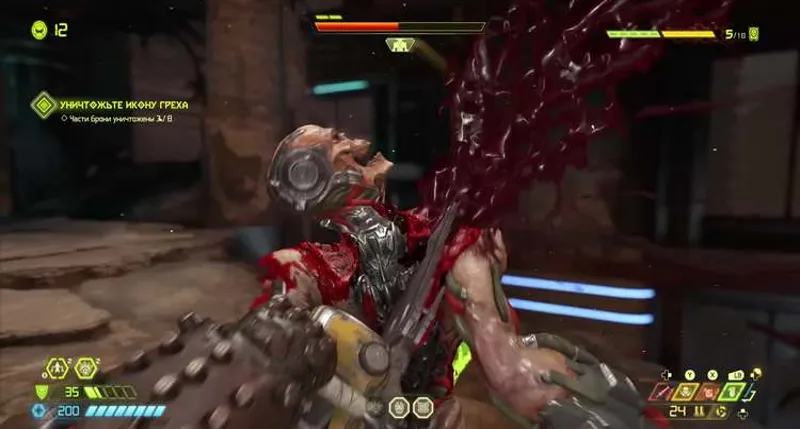Select the second yellow hexagon rune icon
This screenshot has height=429, width=800.
[x=85, y=367]
